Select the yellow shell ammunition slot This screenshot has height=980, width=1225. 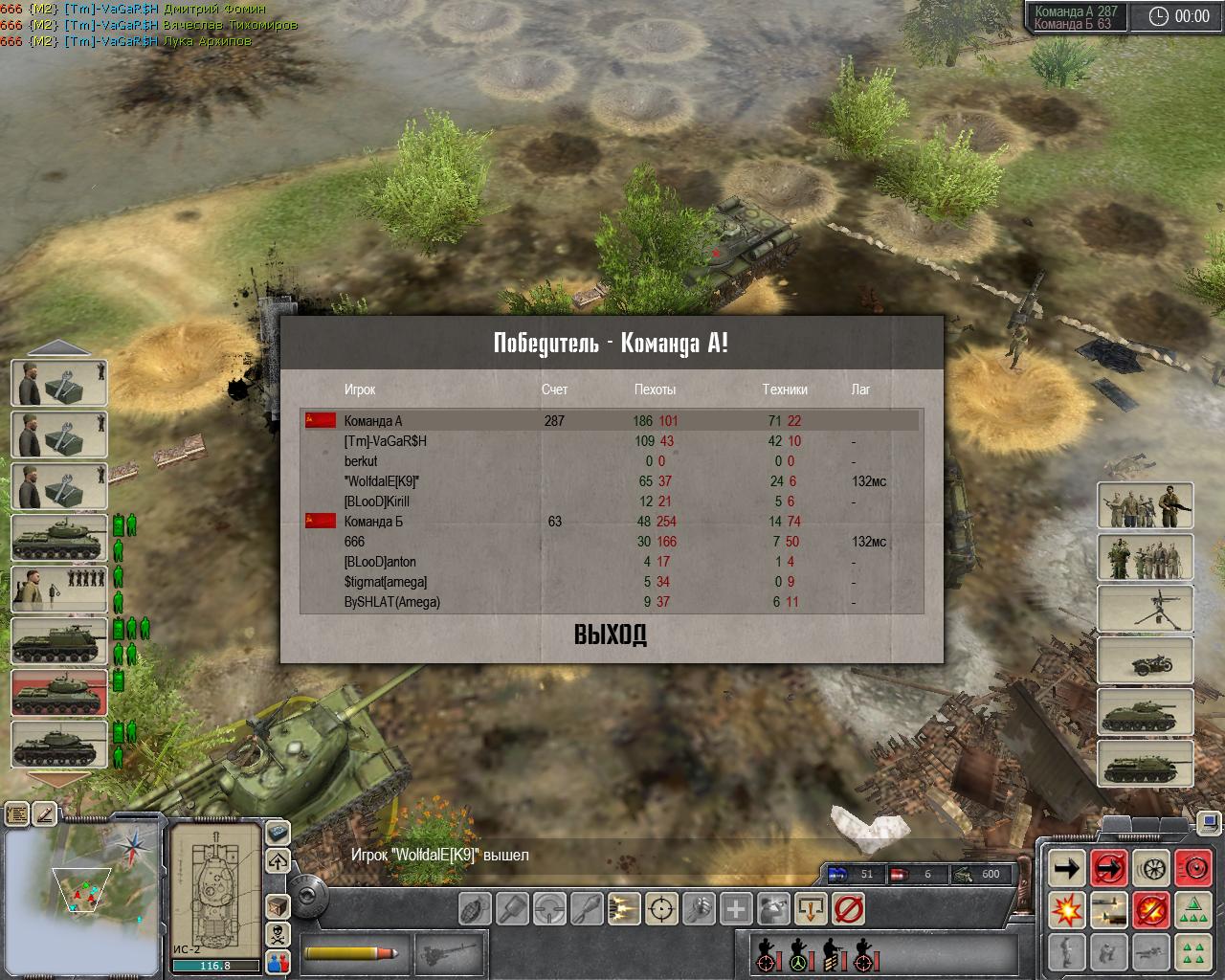coord(353,953)
